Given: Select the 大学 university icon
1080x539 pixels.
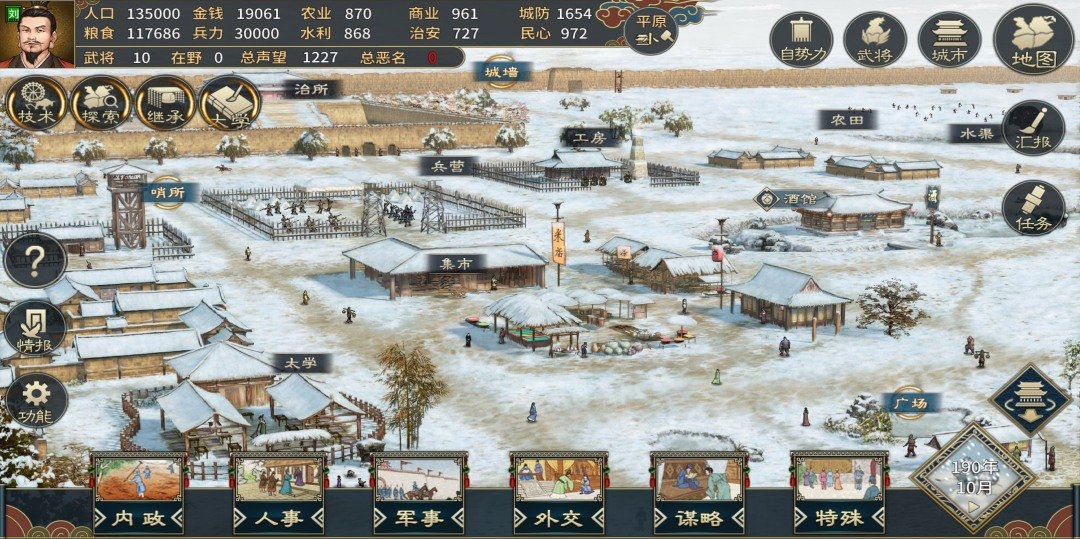Looking at the screenshot, I should tap(229, 103).
